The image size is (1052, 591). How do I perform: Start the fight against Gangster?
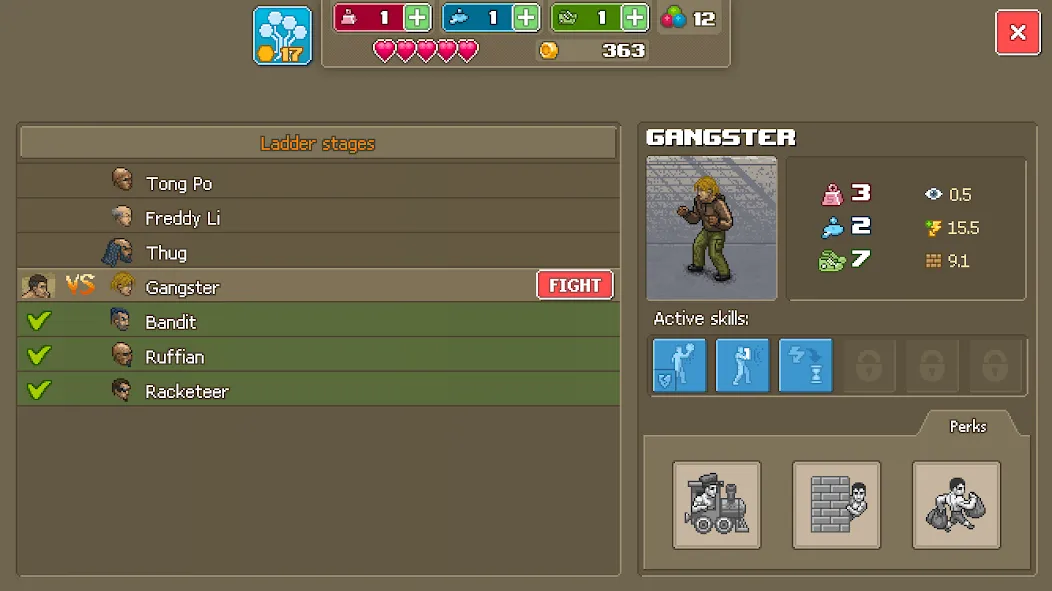pyautogui.click(x=575, y=286)
